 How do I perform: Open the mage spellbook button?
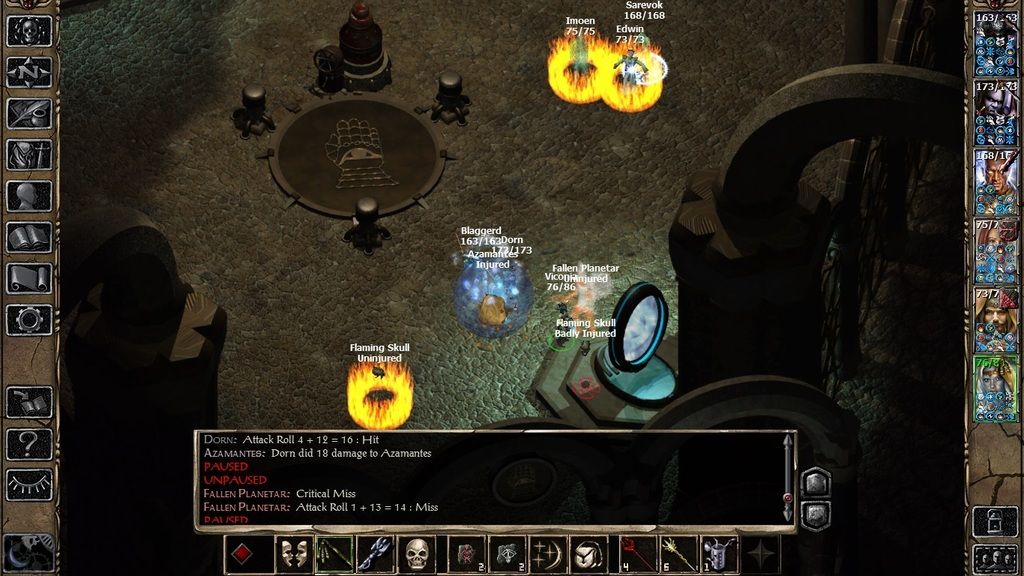point(29,237)
